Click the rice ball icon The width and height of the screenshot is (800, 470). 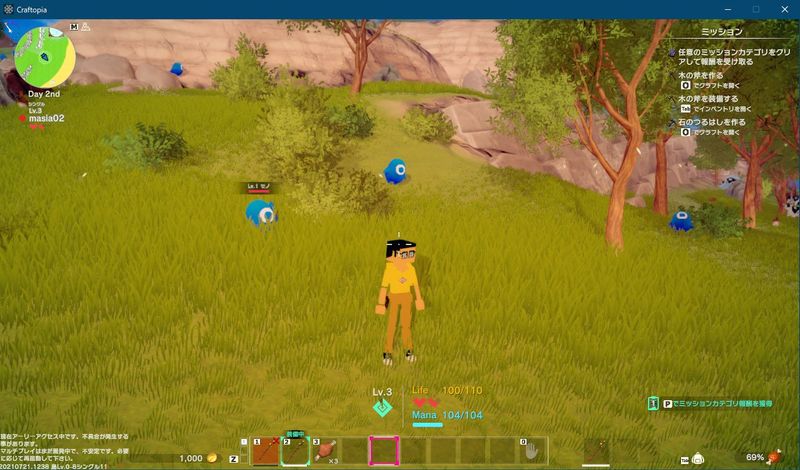[699, 458]
